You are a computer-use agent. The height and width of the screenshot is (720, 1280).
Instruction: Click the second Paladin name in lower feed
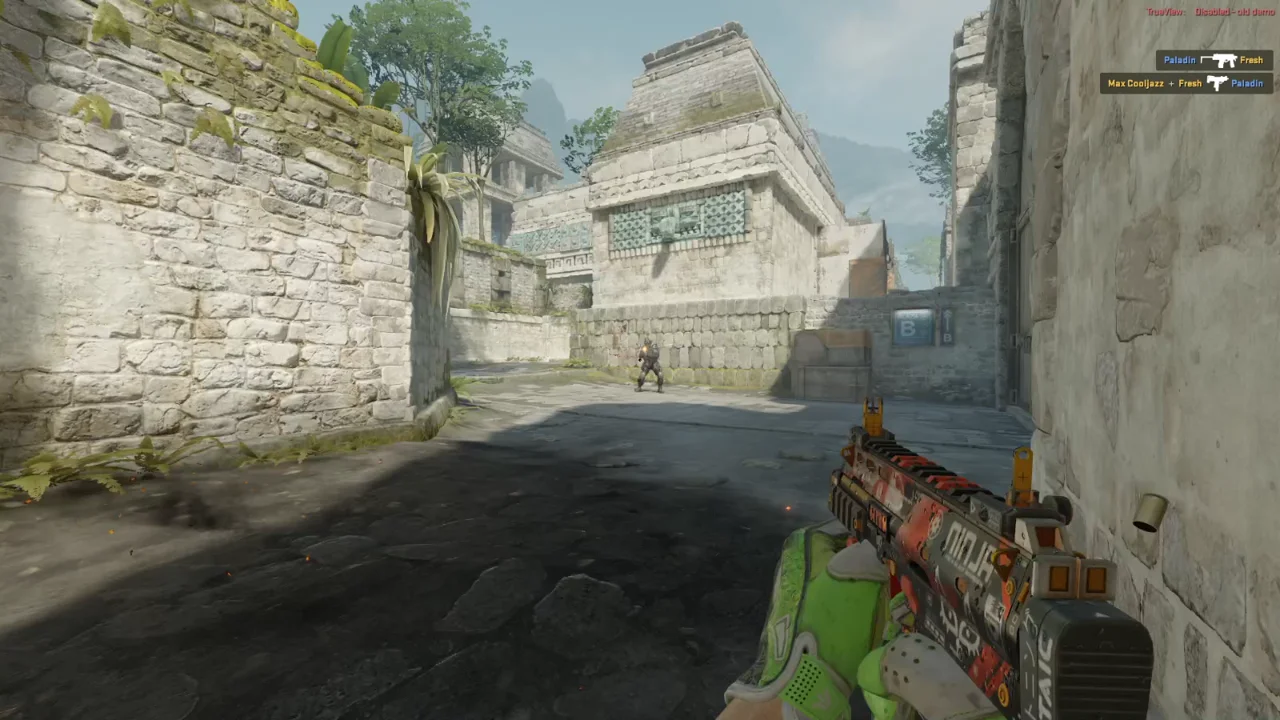coord(1250,83)
